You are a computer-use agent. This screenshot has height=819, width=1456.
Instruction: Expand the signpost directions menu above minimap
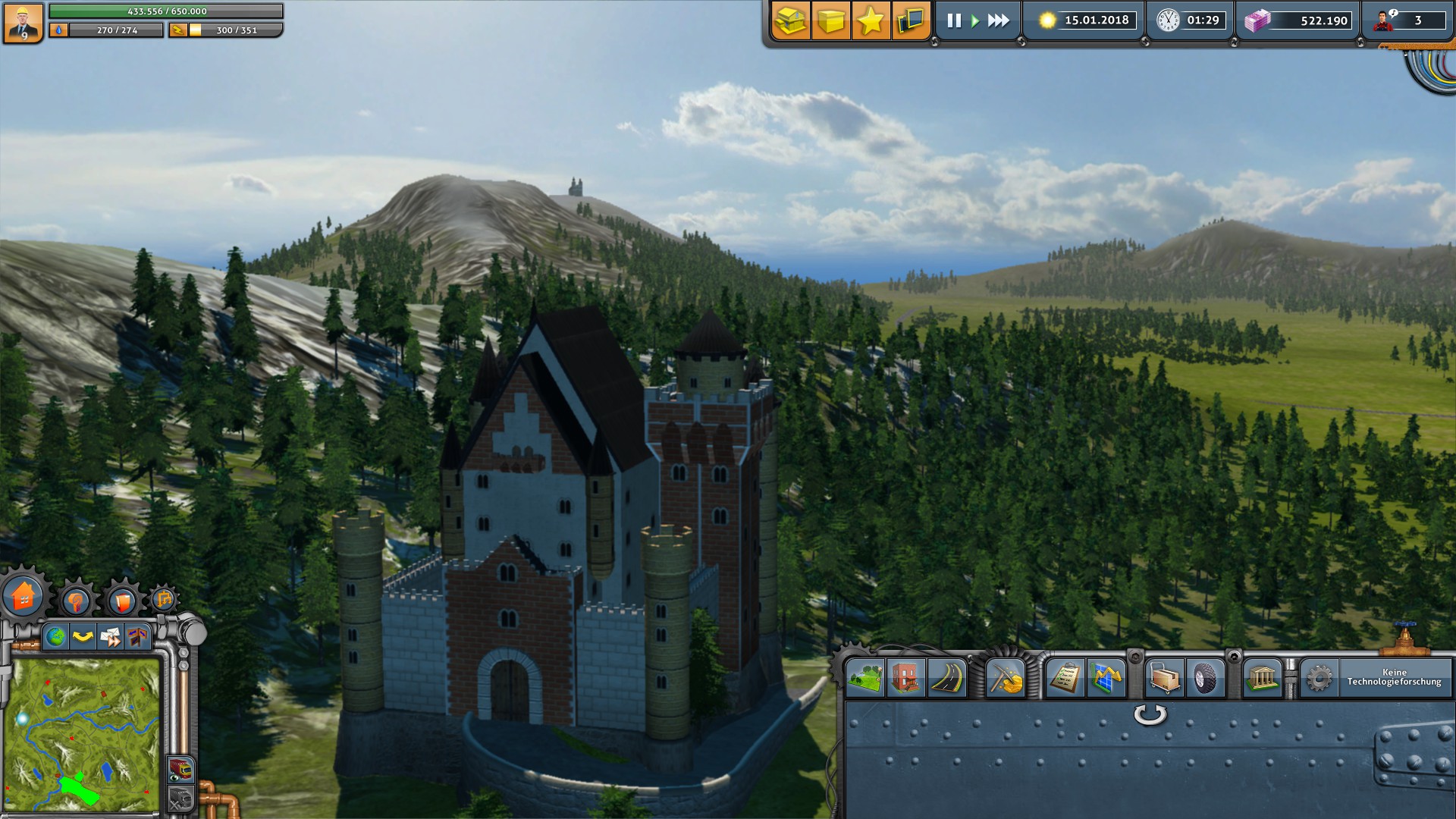pos(137,635)
